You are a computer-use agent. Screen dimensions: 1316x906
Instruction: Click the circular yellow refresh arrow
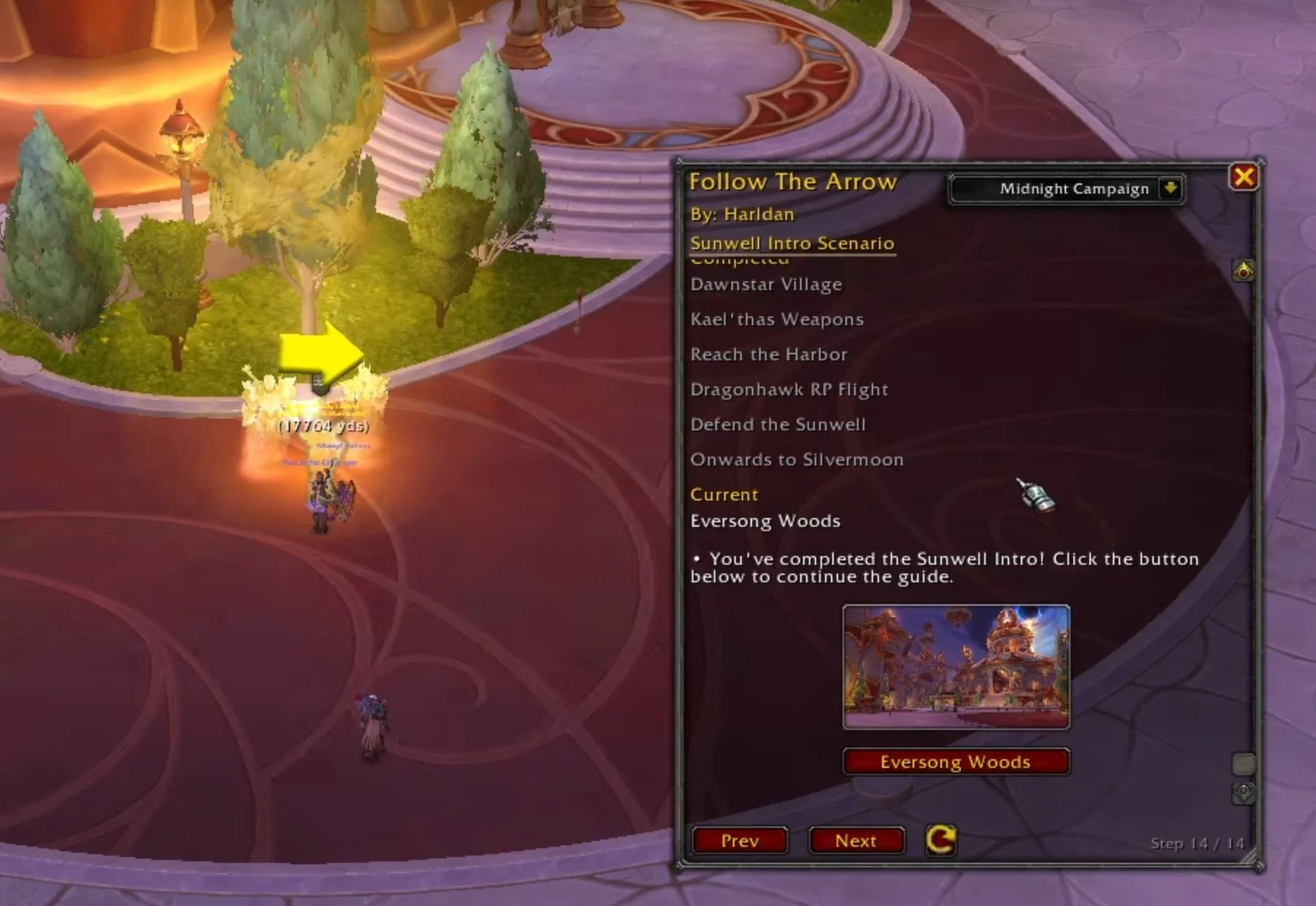click(x=940, y=840)
